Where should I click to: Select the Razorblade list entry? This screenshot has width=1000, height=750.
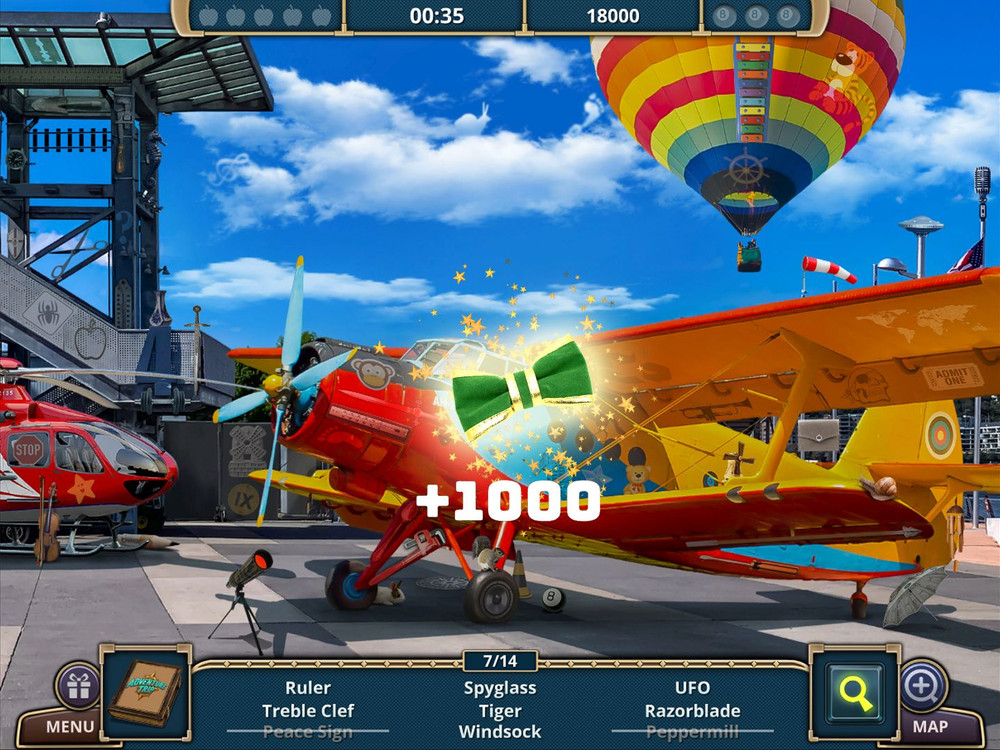point(692,711)
